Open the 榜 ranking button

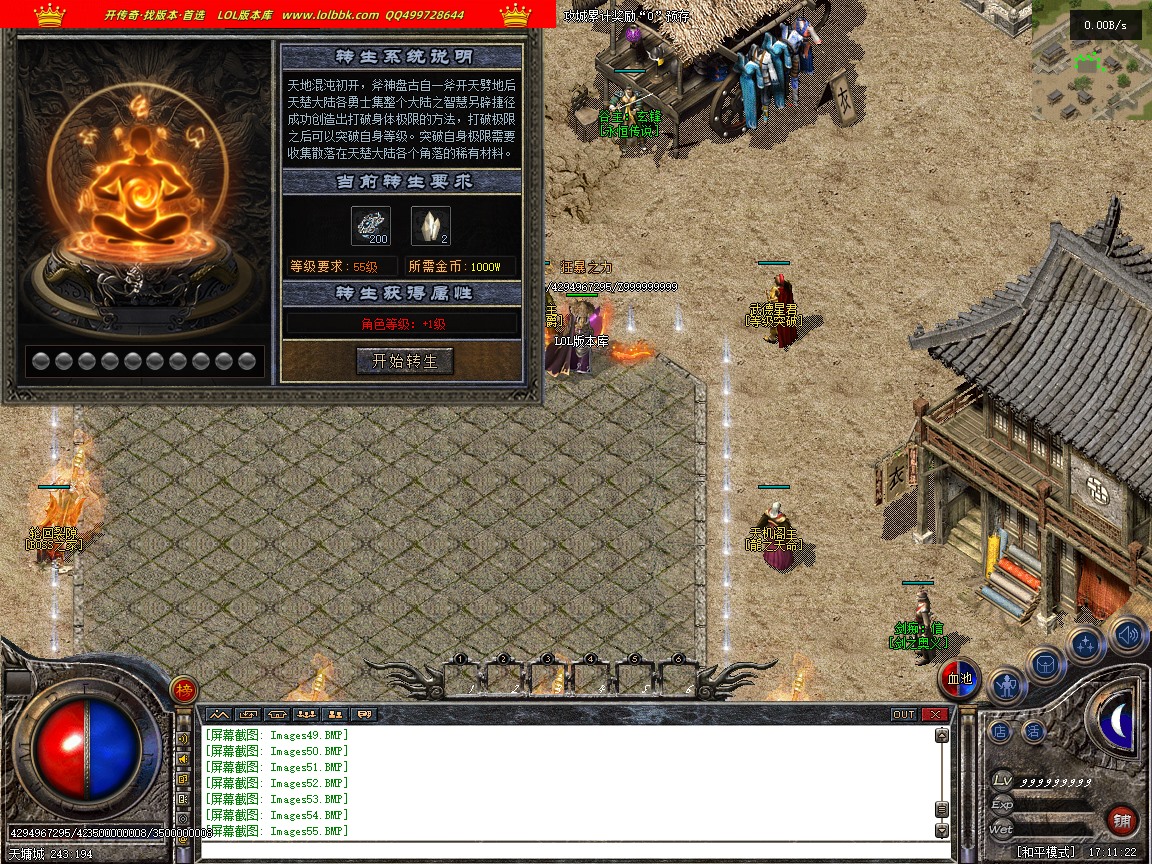[183, 689]
